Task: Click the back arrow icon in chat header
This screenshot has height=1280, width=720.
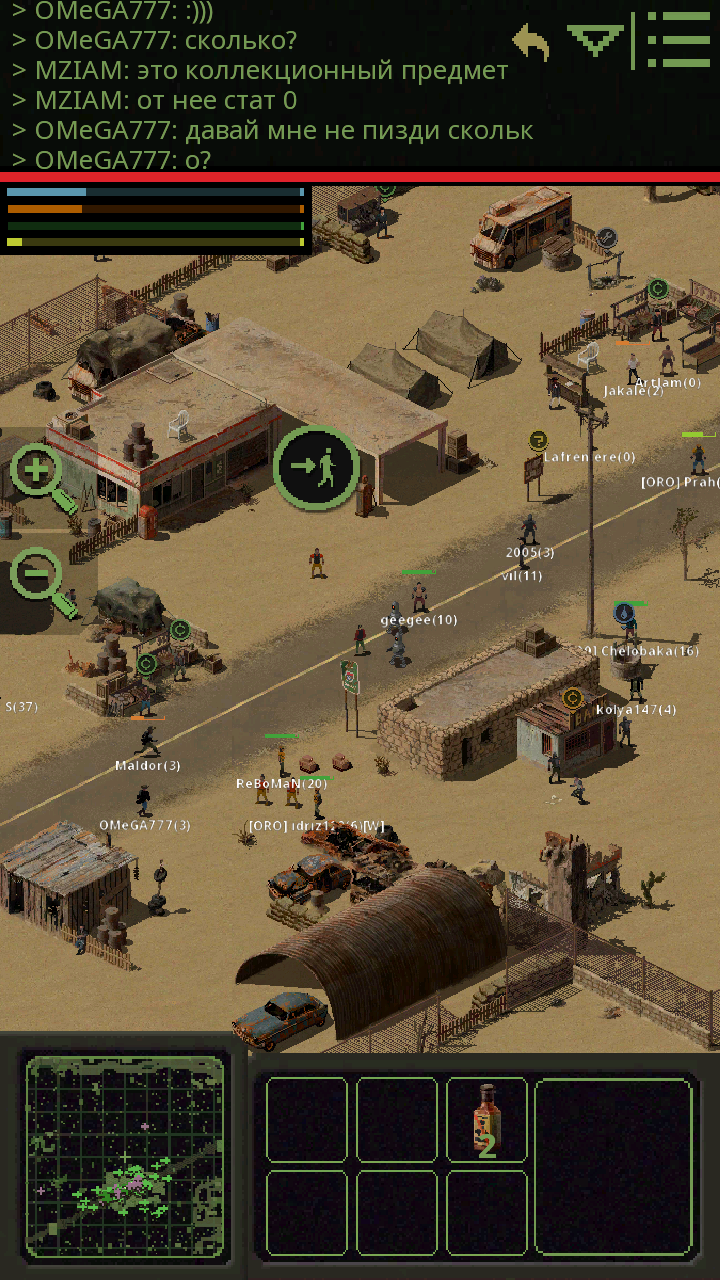Action: 532,43
